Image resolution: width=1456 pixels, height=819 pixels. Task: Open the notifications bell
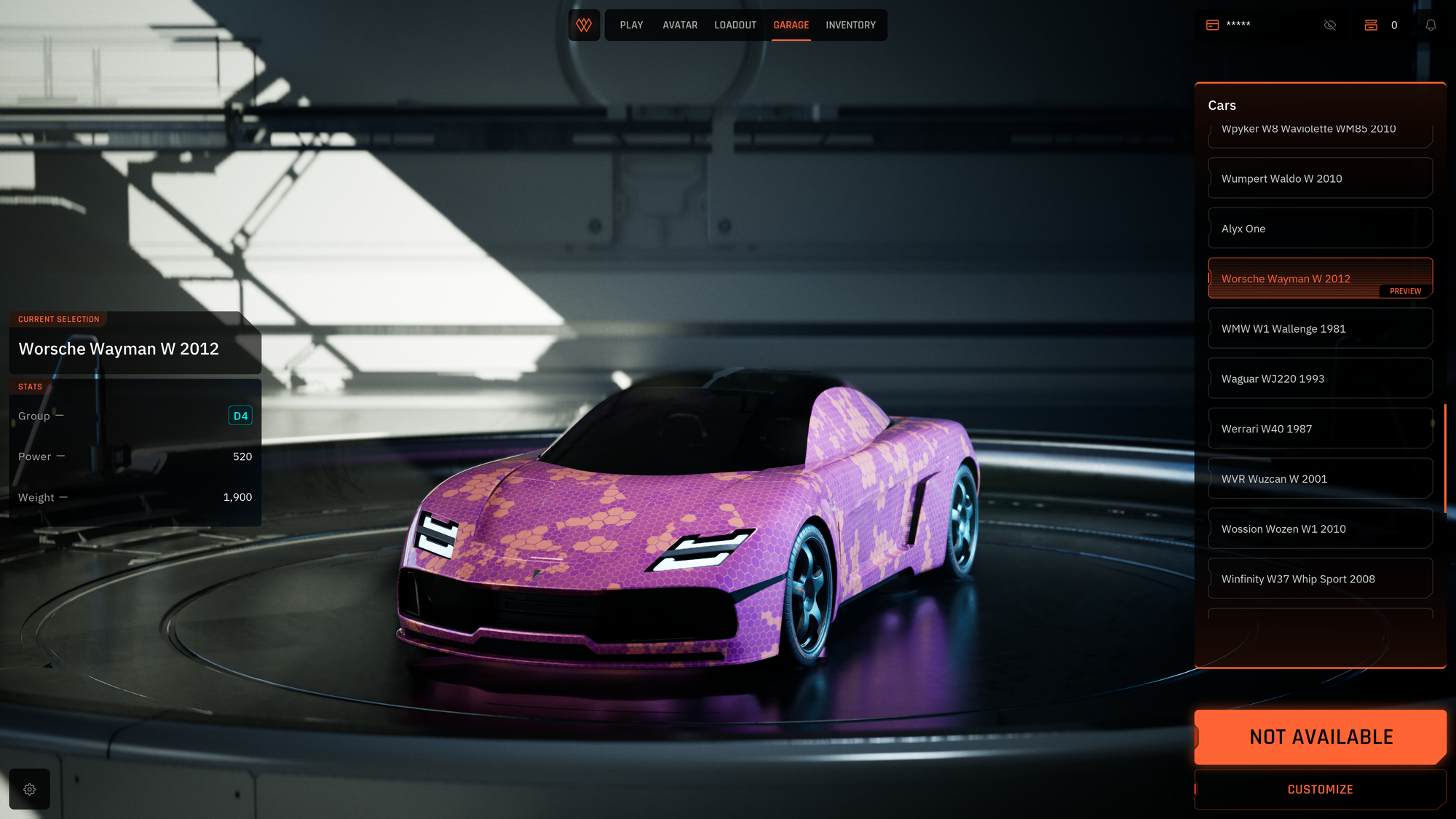[x=1431, y=25]
